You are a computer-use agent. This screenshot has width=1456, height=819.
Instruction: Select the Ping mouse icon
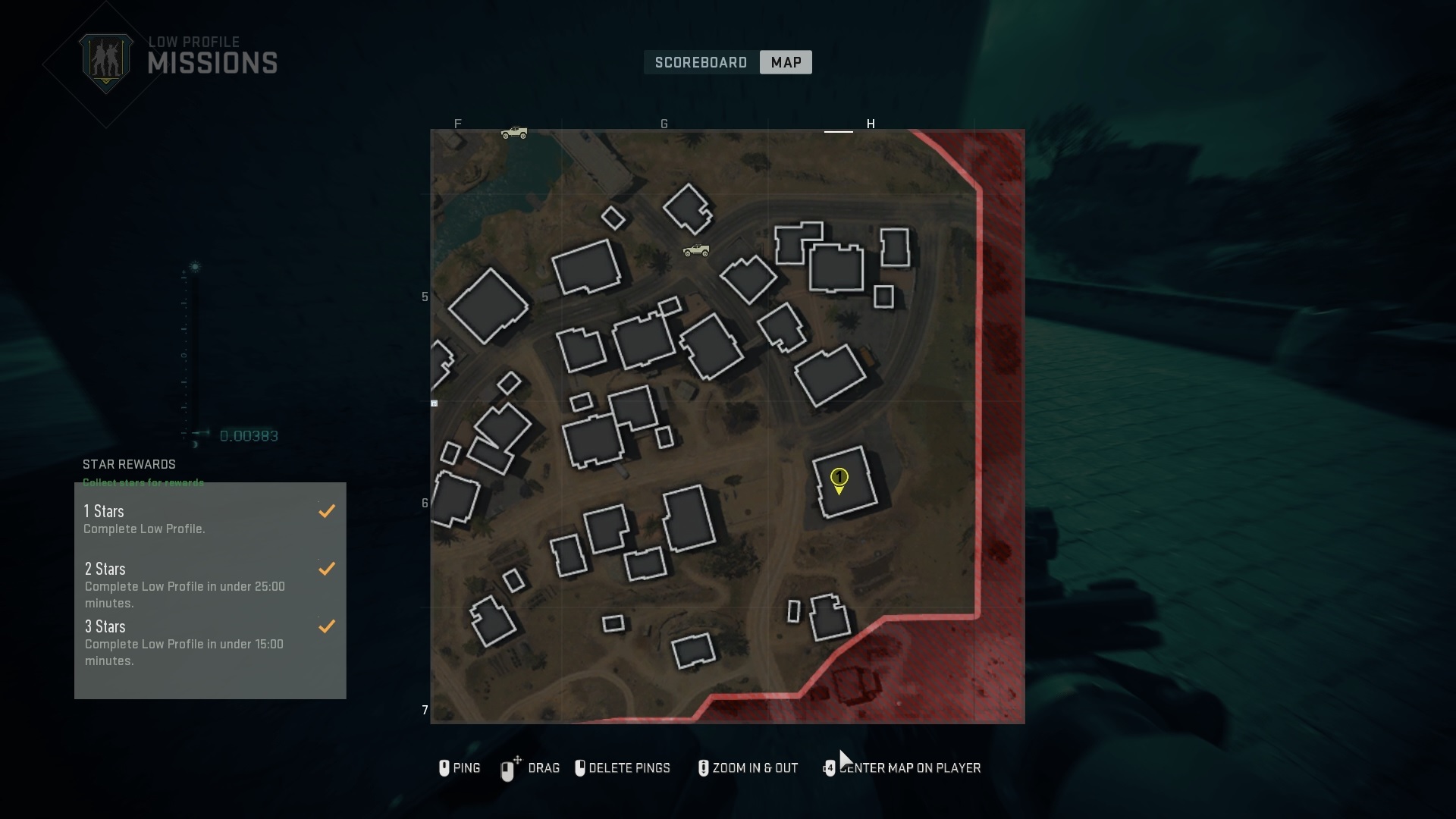444,768
